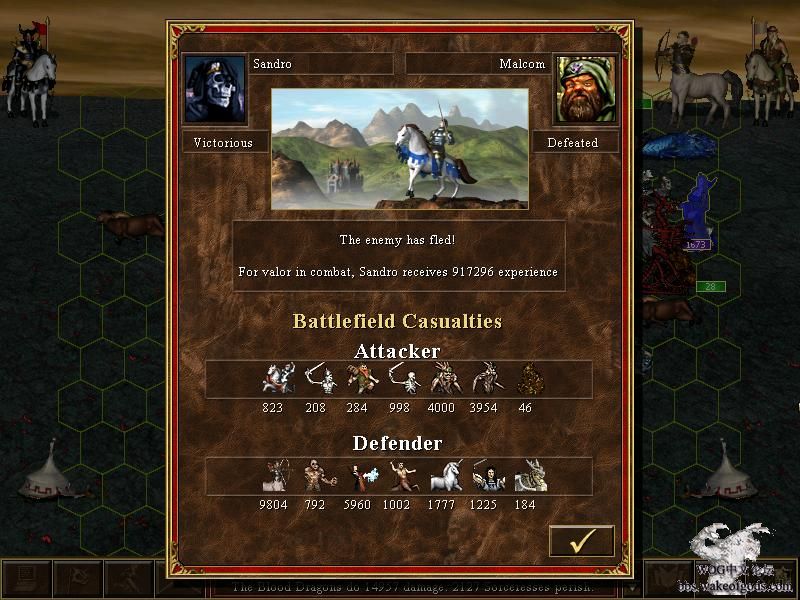
Task: Select Malcom's bearded hero portrait
Action: (x=585, y=90)
